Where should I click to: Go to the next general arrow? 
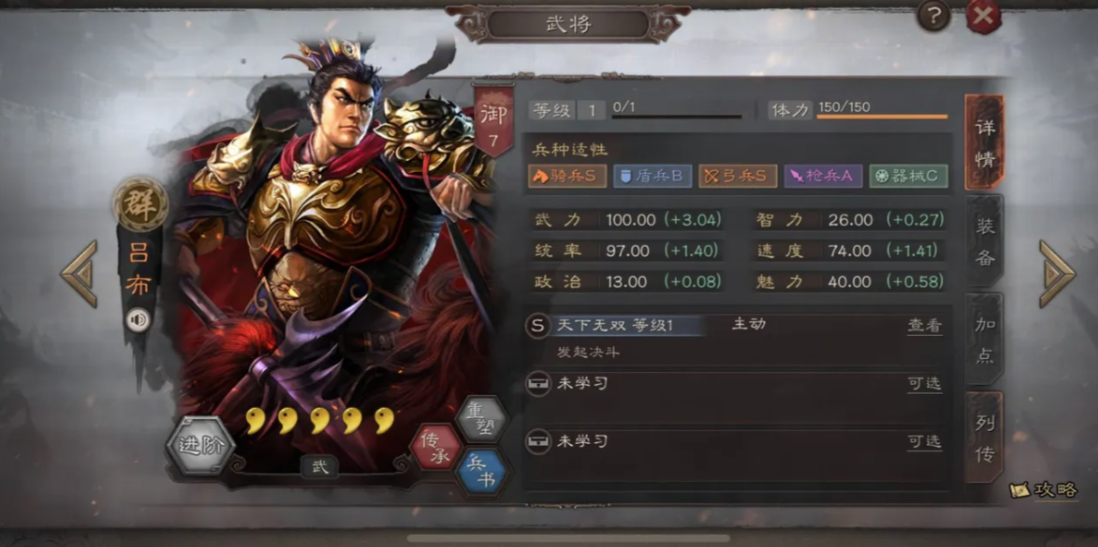coord(1057,273)
